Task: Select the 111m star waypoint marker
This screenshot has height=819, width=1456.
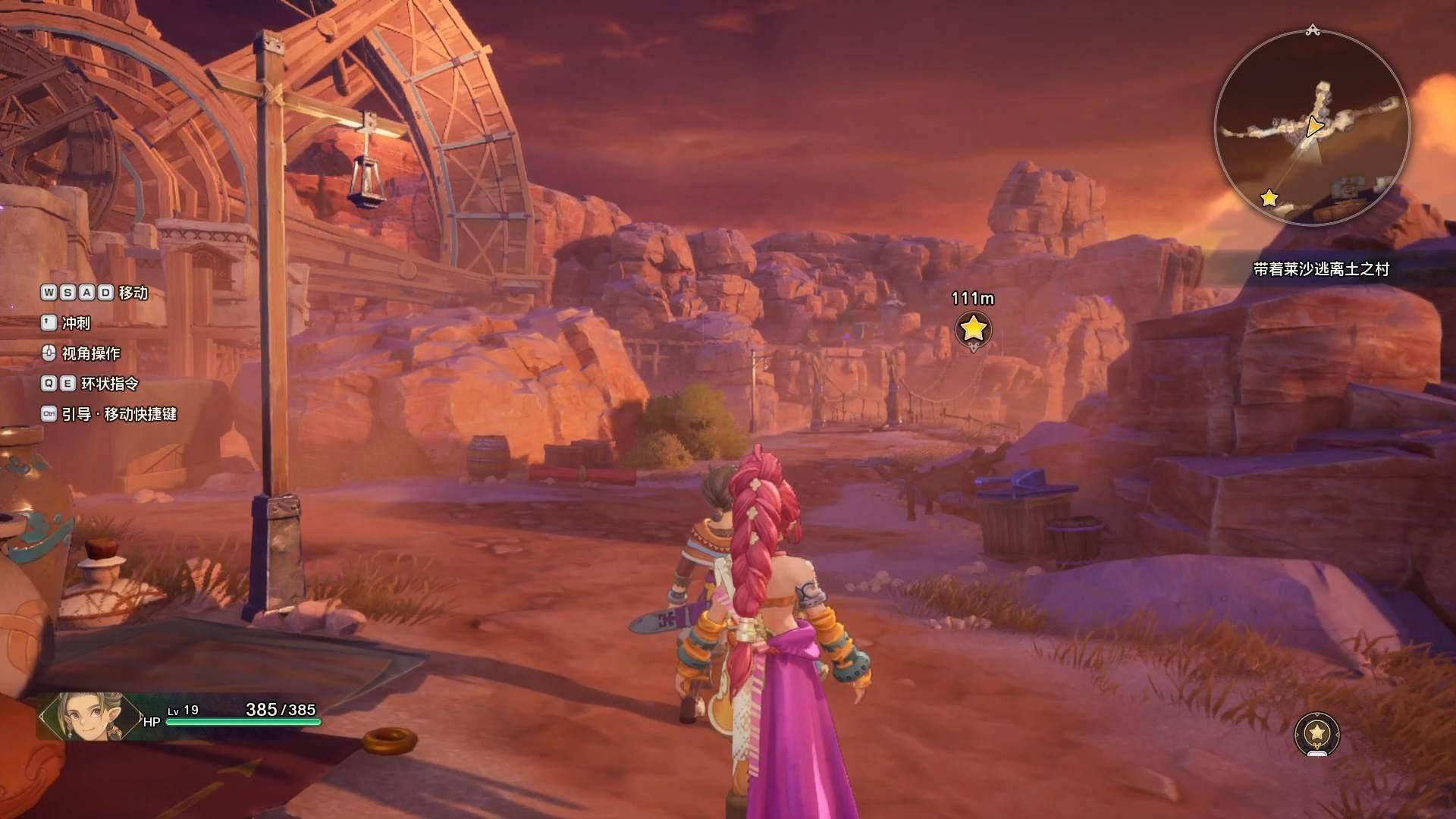Action: (973, 329)
